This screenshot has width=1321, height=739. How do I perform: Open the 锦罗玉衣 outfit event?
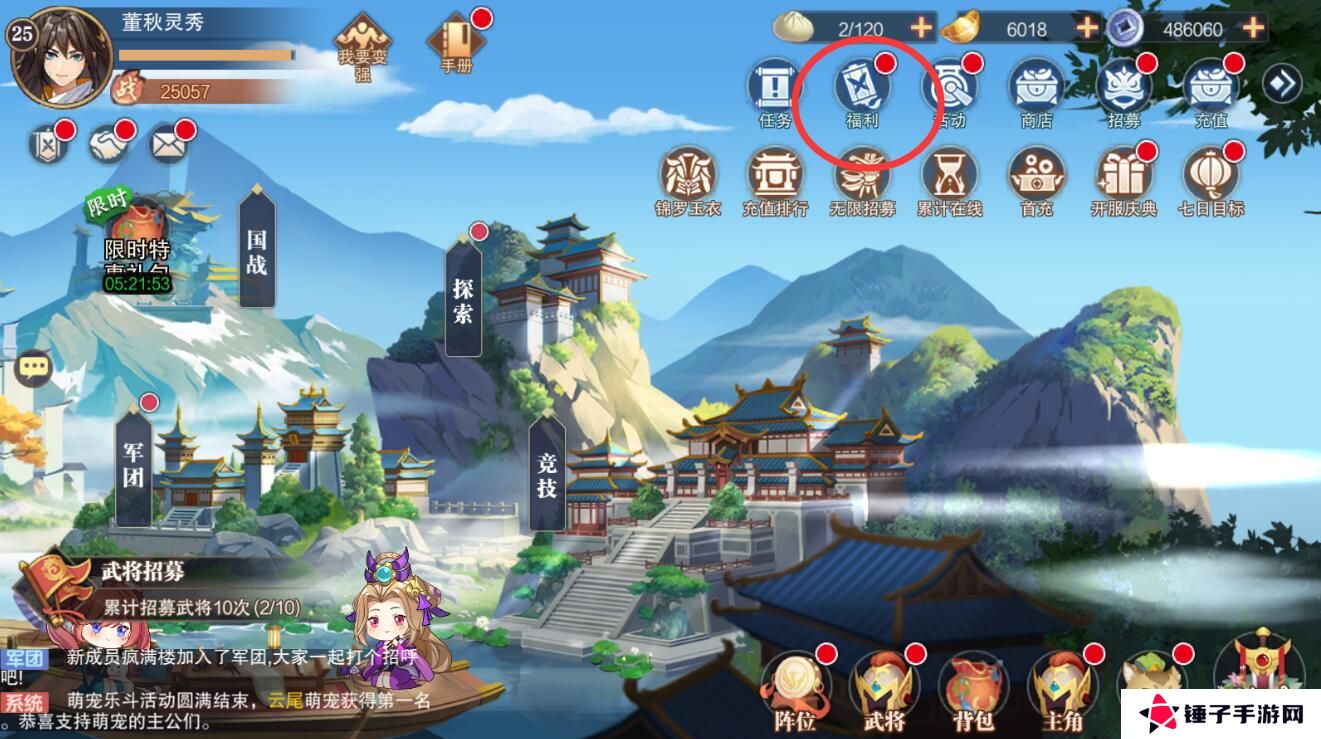tap(686, 180)
